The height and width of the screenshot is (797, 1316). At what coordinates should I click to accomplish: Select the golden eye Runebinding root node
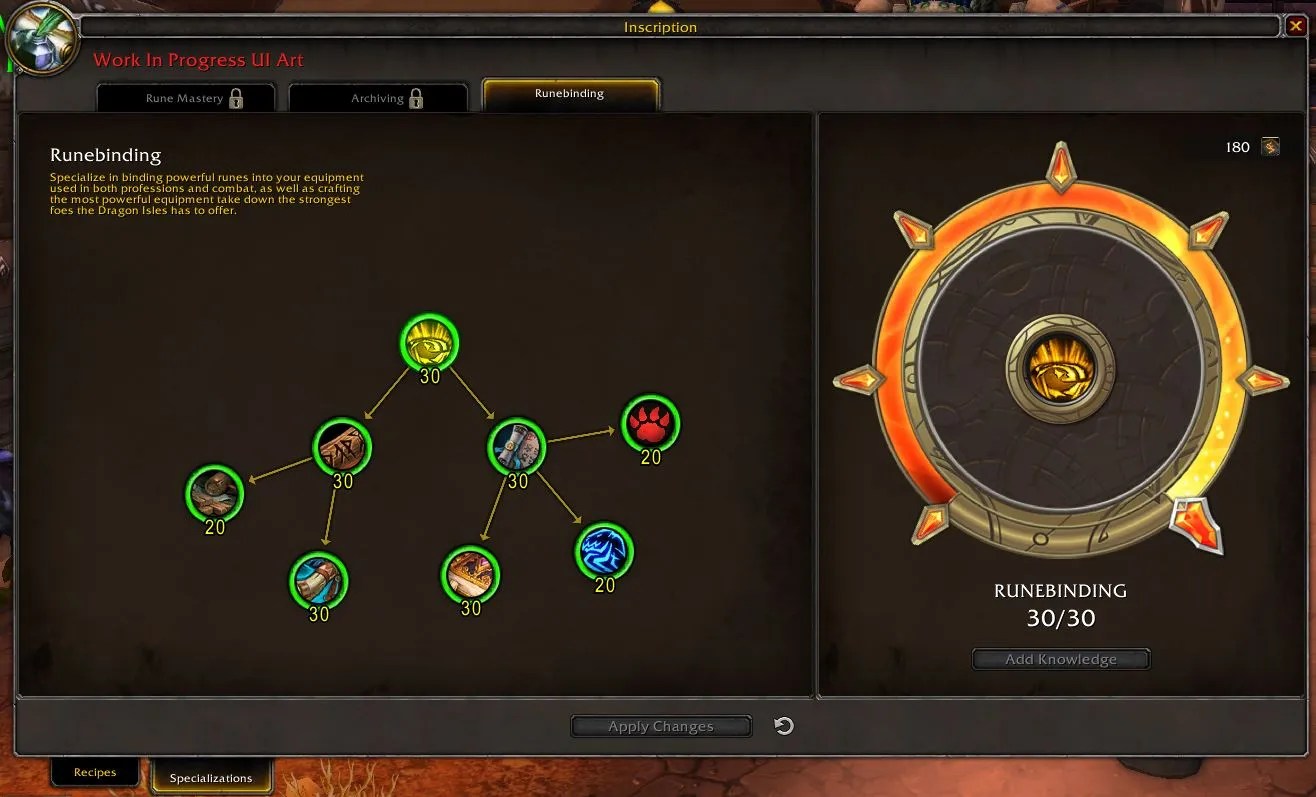click(x=429, y=343)
